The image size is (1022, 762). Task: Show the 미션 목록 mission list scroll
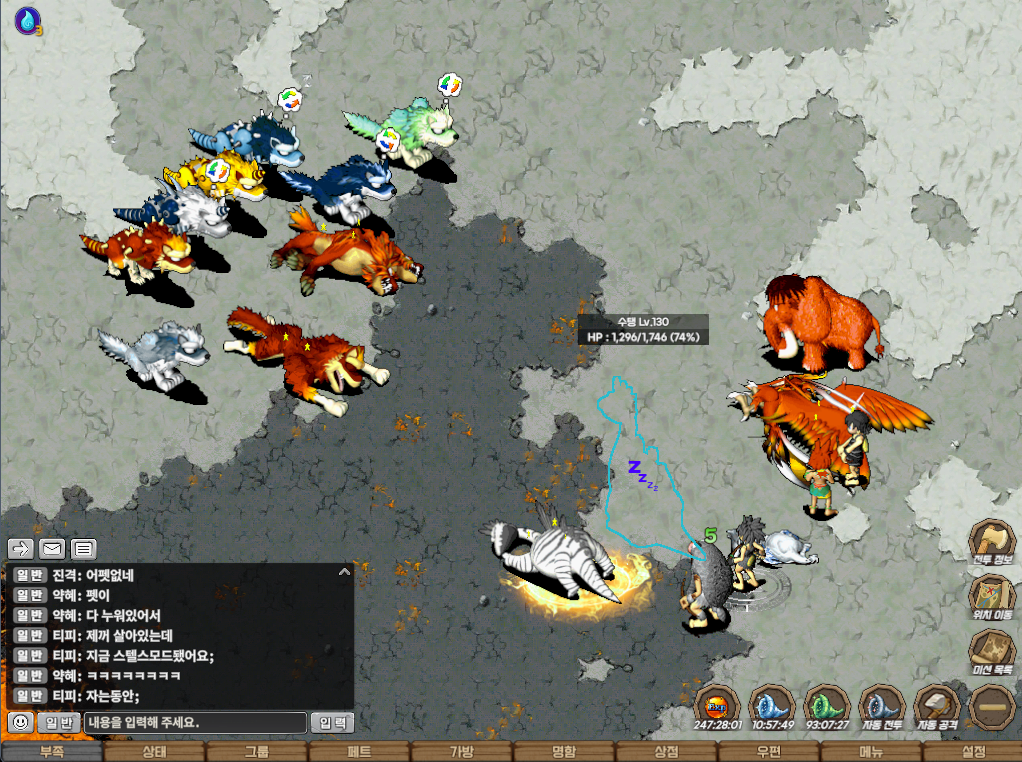pos(993,653)
